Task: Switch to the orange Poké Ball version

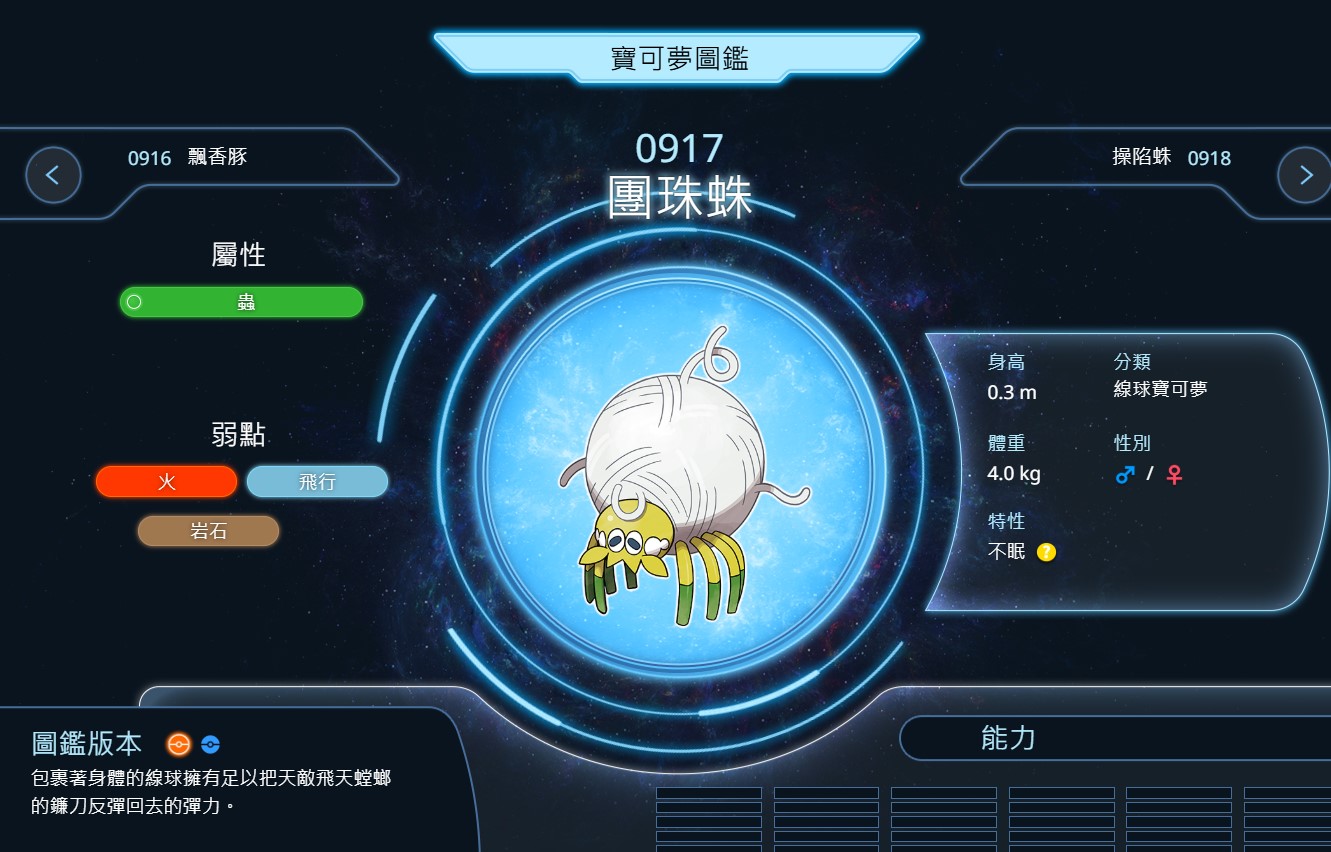Action: pyautogui.click(x=178, y=744)
